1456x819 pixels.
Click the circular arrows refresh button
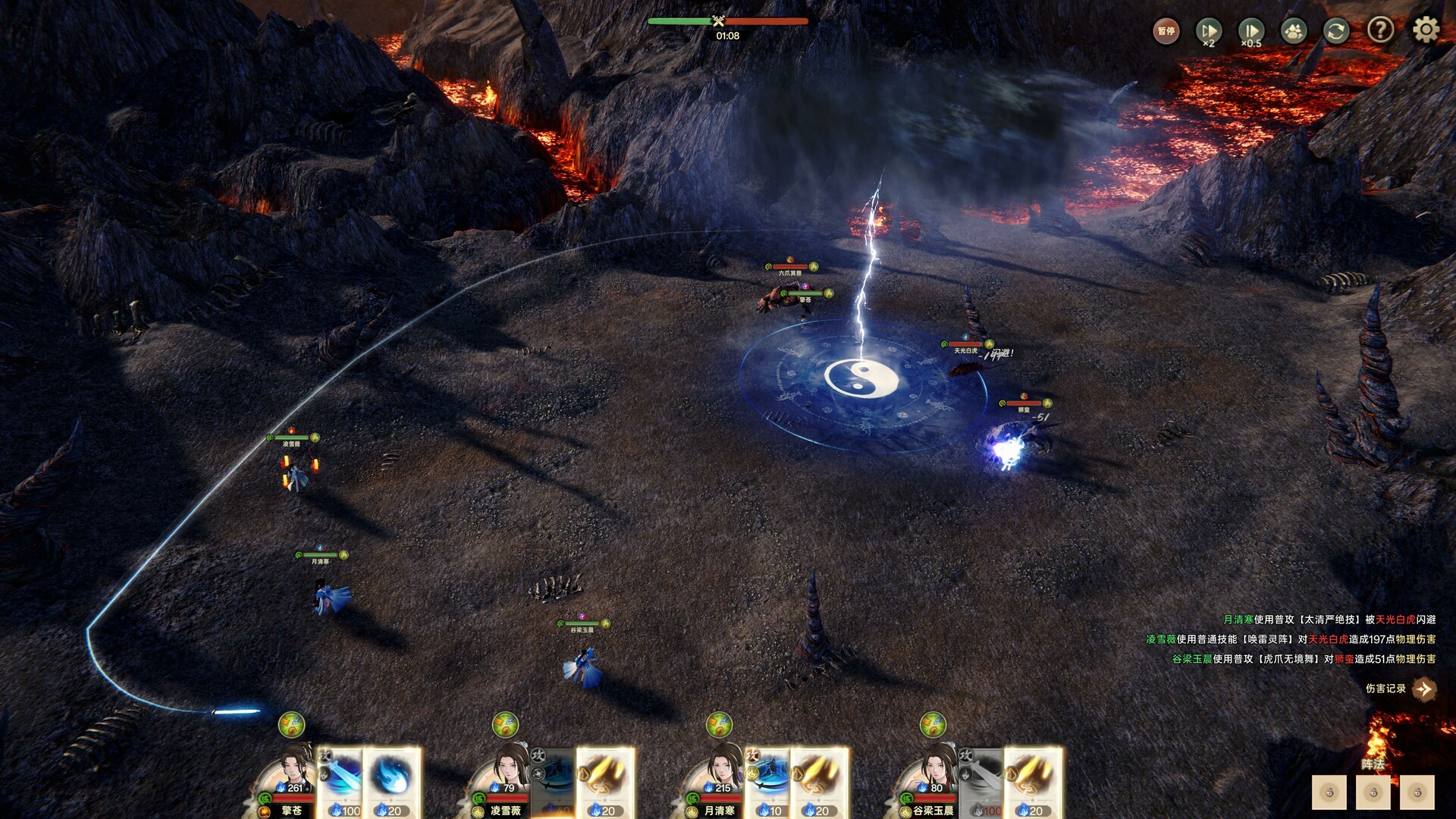tap(1336, 31)
